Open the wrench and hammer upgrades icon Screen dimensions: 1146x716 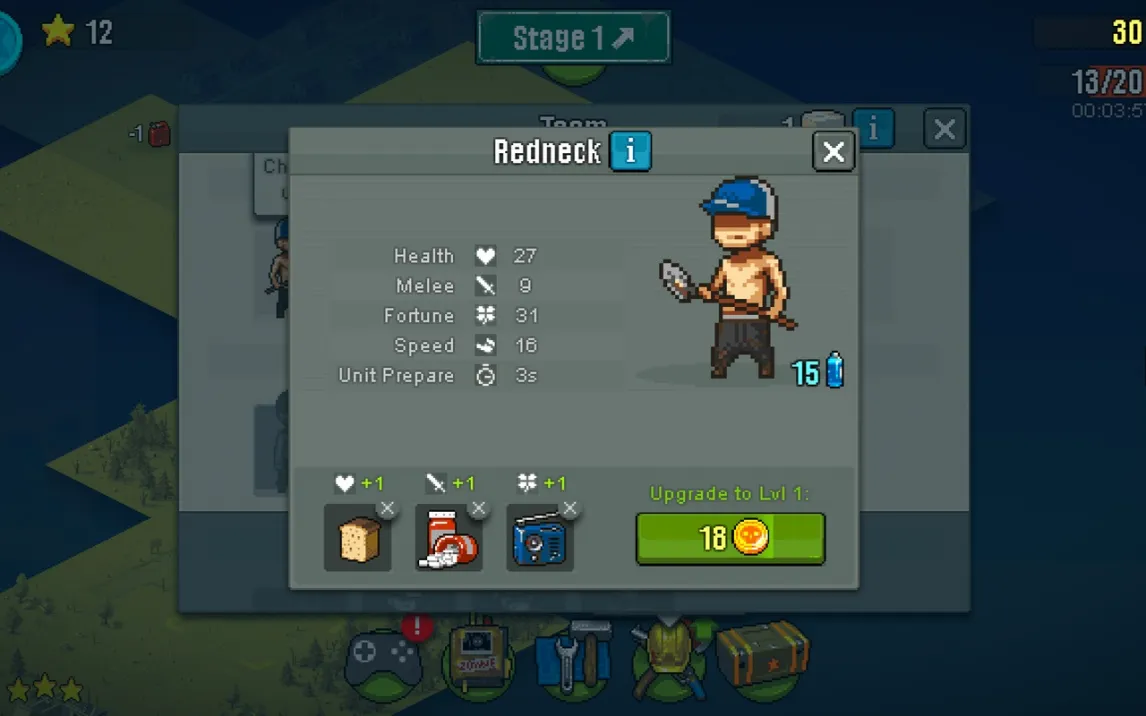(x=573, y=660)
